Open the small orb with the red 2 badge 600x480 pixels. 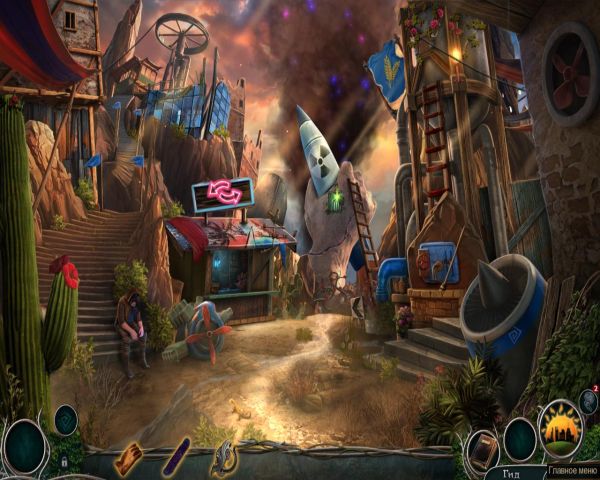(588, 400)
